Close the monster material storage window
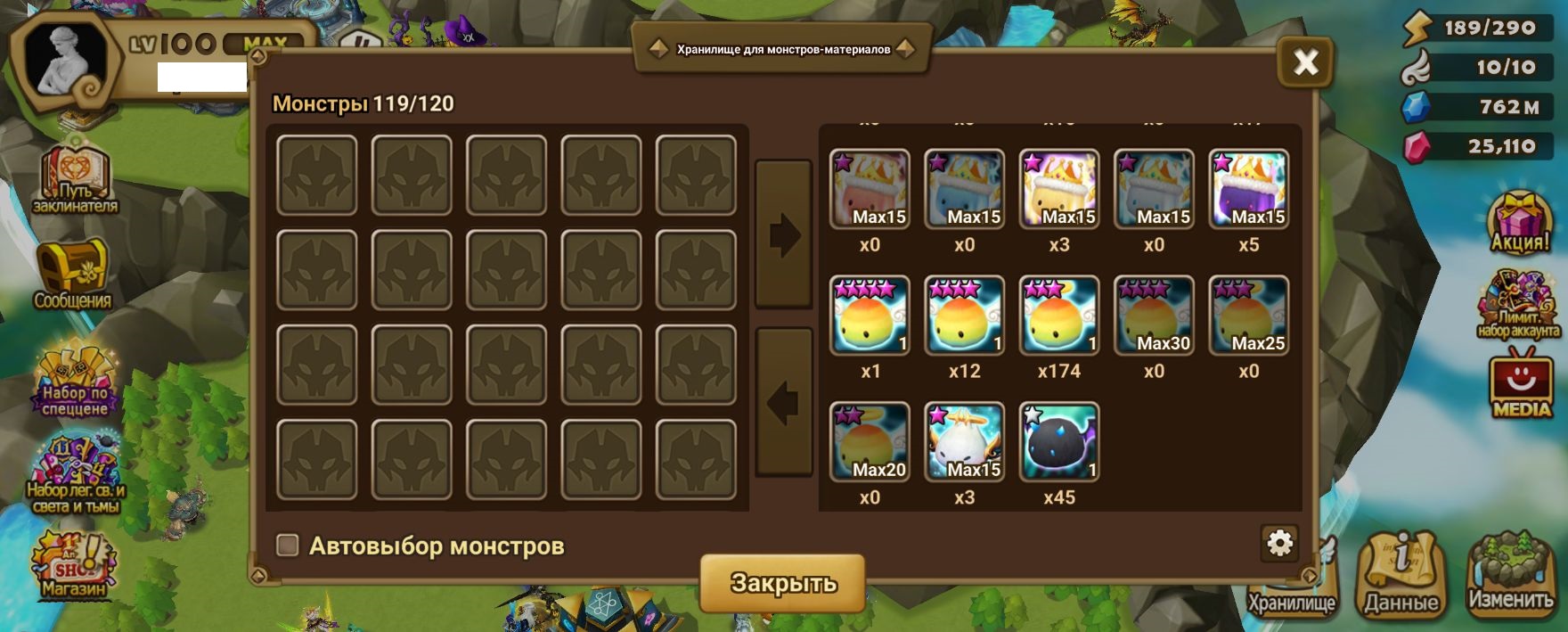Screen dimensions: 1568x632 (1305, 62)
